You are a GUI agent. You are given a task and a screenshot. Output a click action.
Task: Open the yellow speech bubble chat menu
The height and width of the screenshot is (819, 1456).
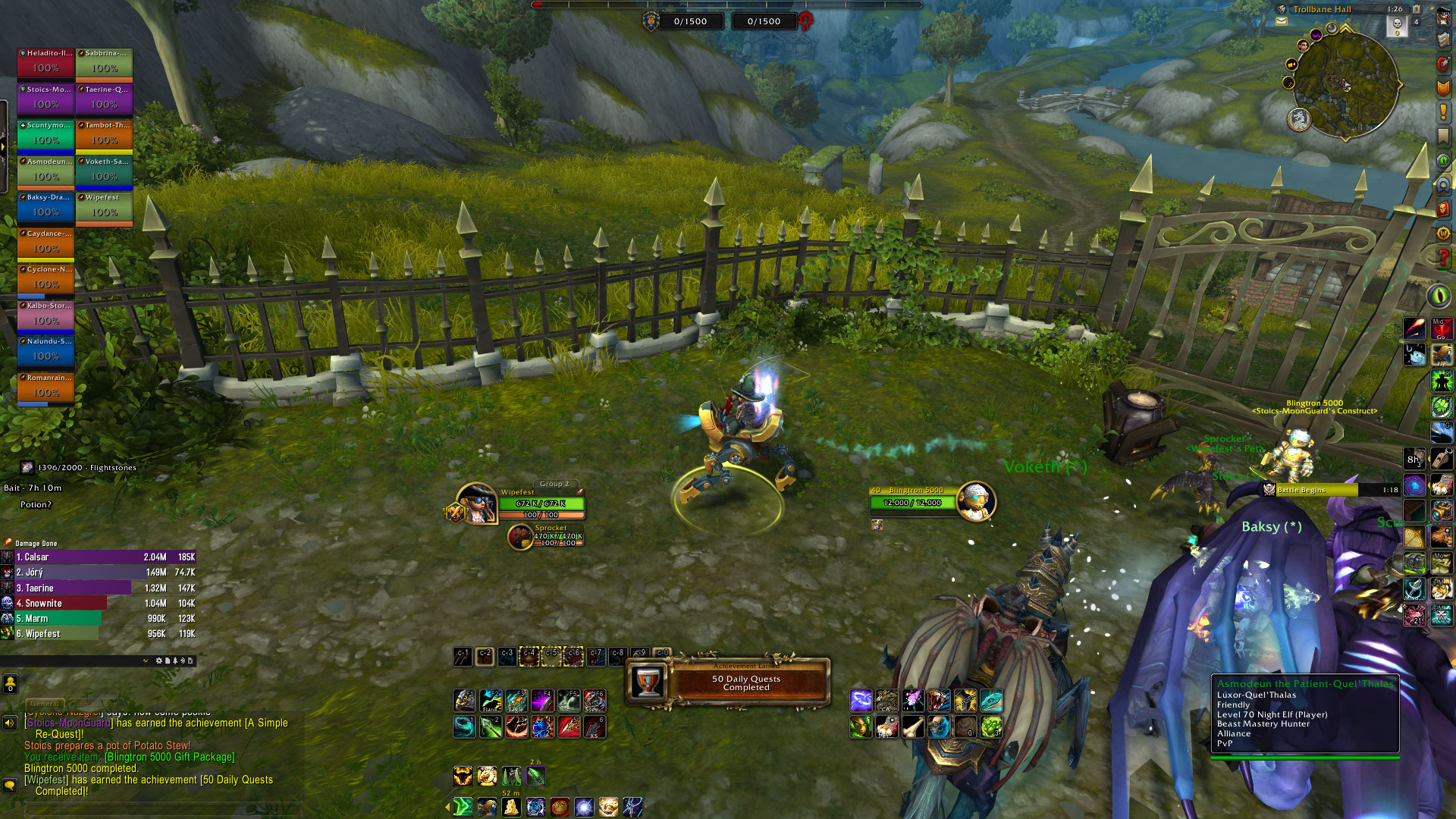10,785
